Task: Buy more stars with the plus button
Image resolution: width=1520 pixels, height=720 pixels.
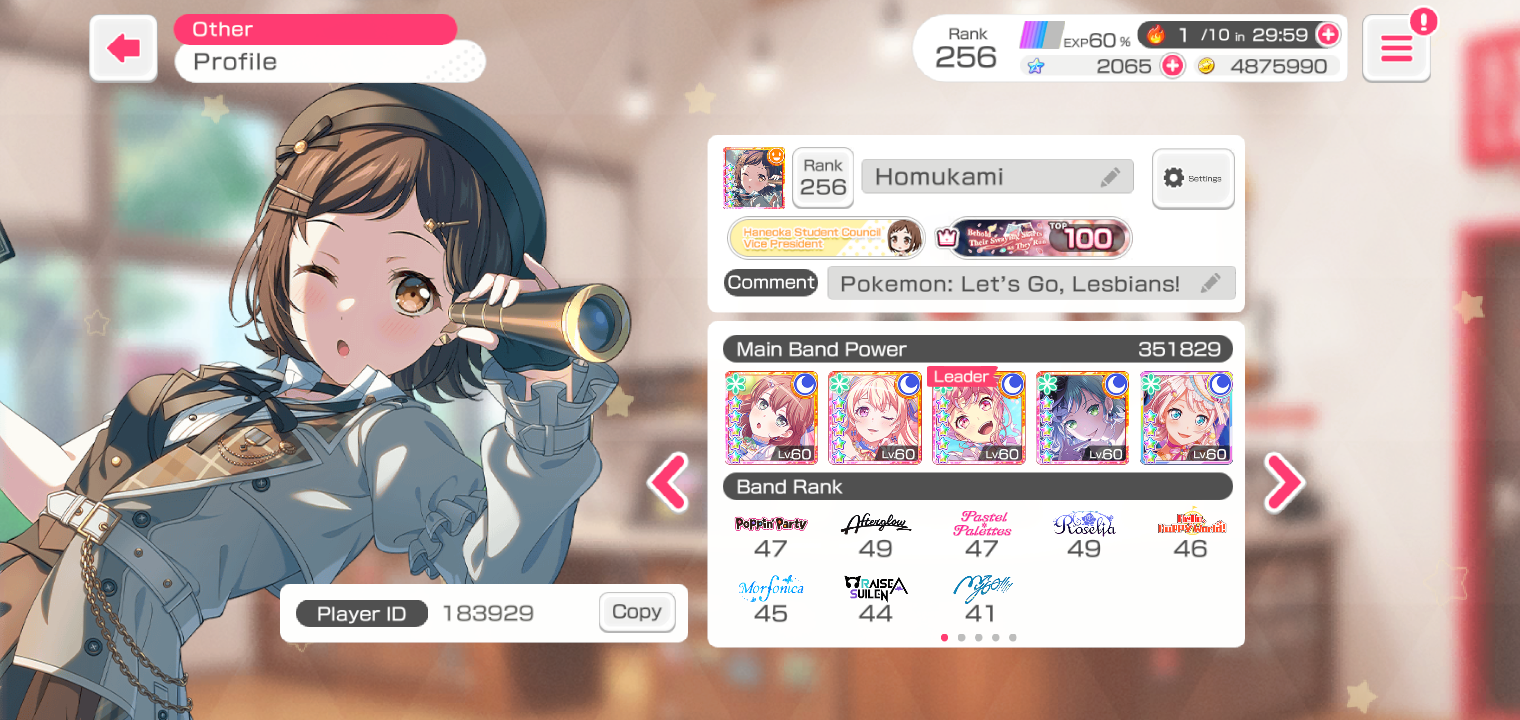Action: (x=1171, y=66)
